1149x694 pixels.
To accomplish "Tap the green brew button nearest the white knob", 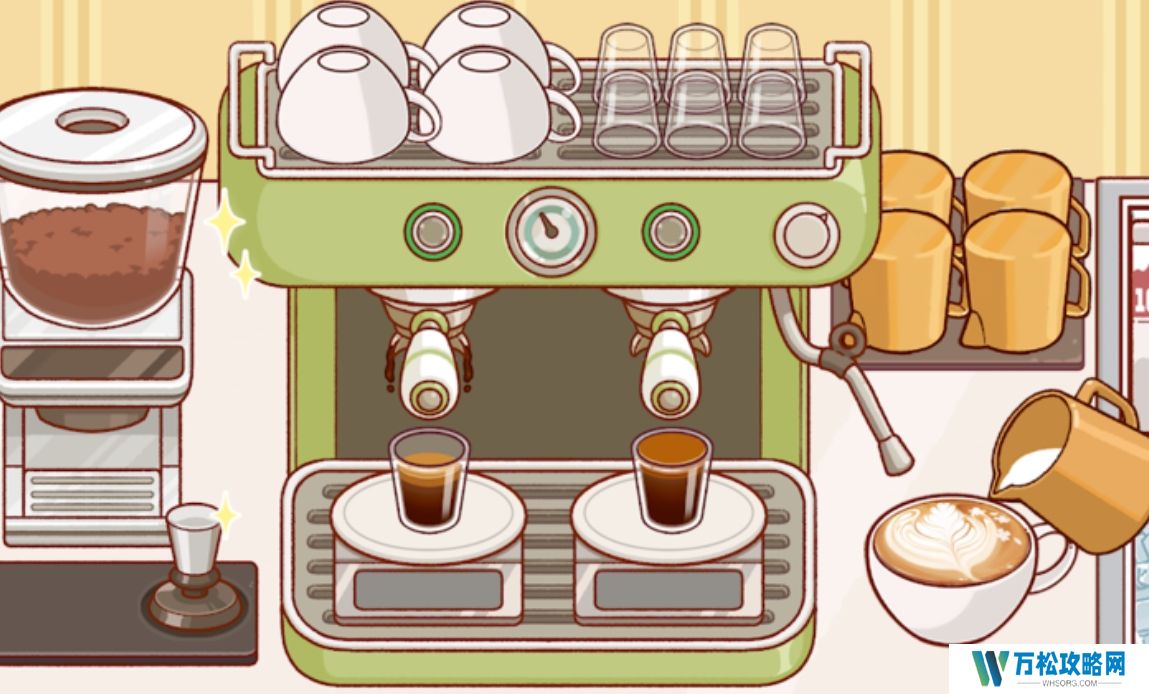I will coord(670,231).
